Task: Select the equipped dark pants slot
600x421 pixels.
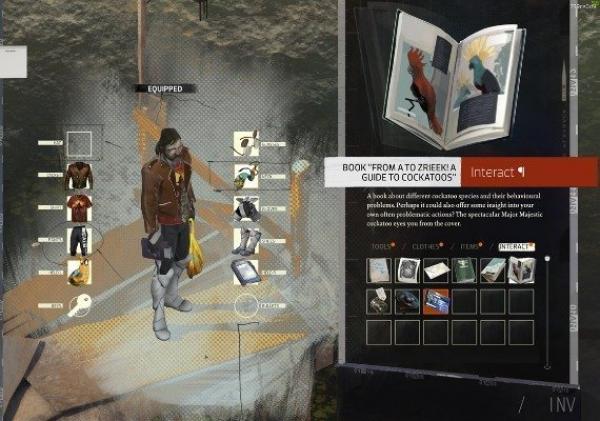Action: (x=79, y=240)
